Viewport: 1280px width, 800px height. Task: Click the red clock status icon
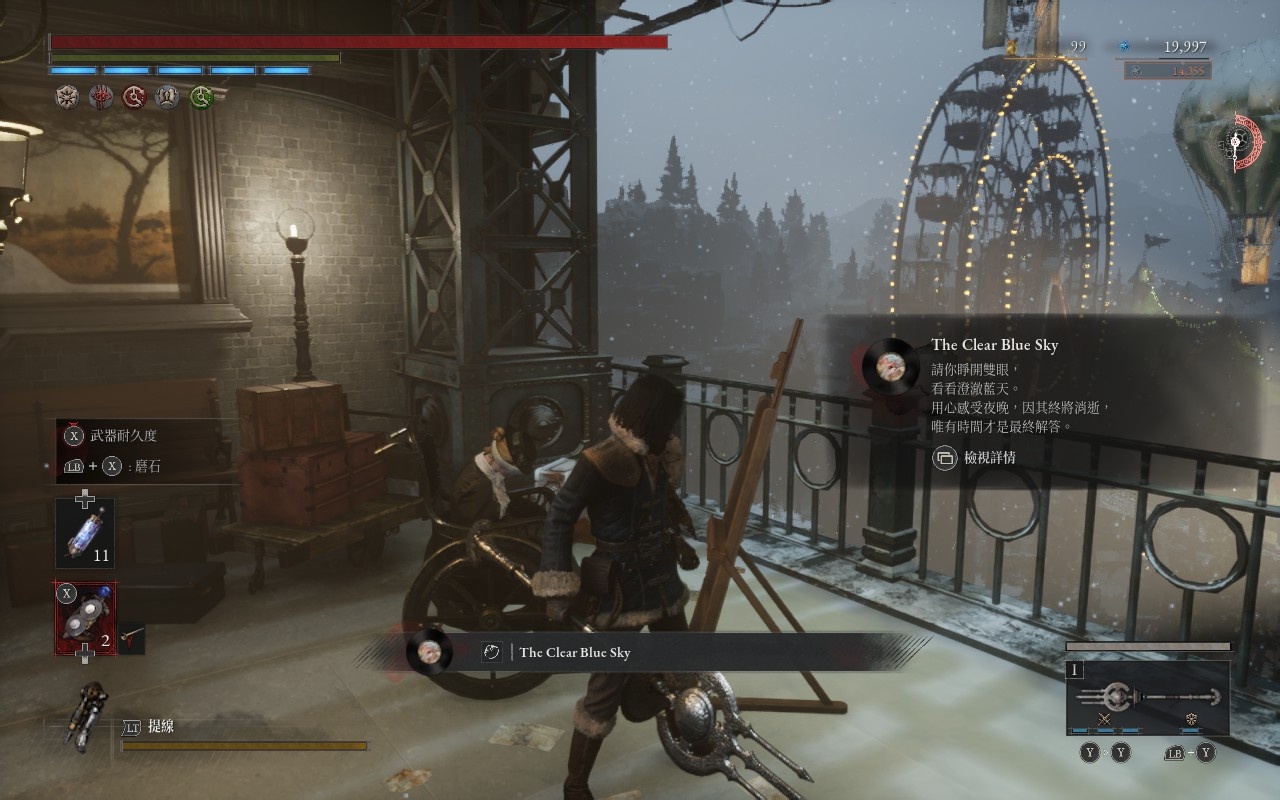point(135,97)
